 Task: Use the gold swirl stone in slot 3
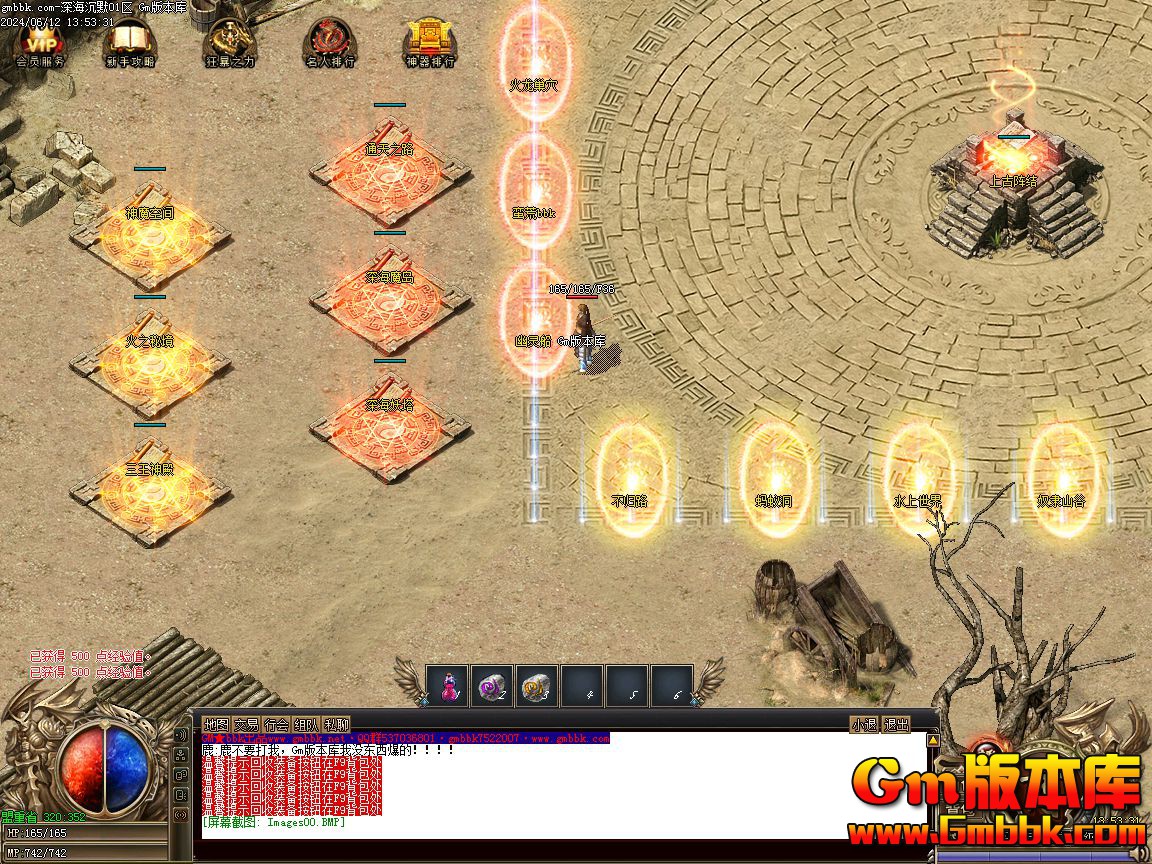point(537,685)
